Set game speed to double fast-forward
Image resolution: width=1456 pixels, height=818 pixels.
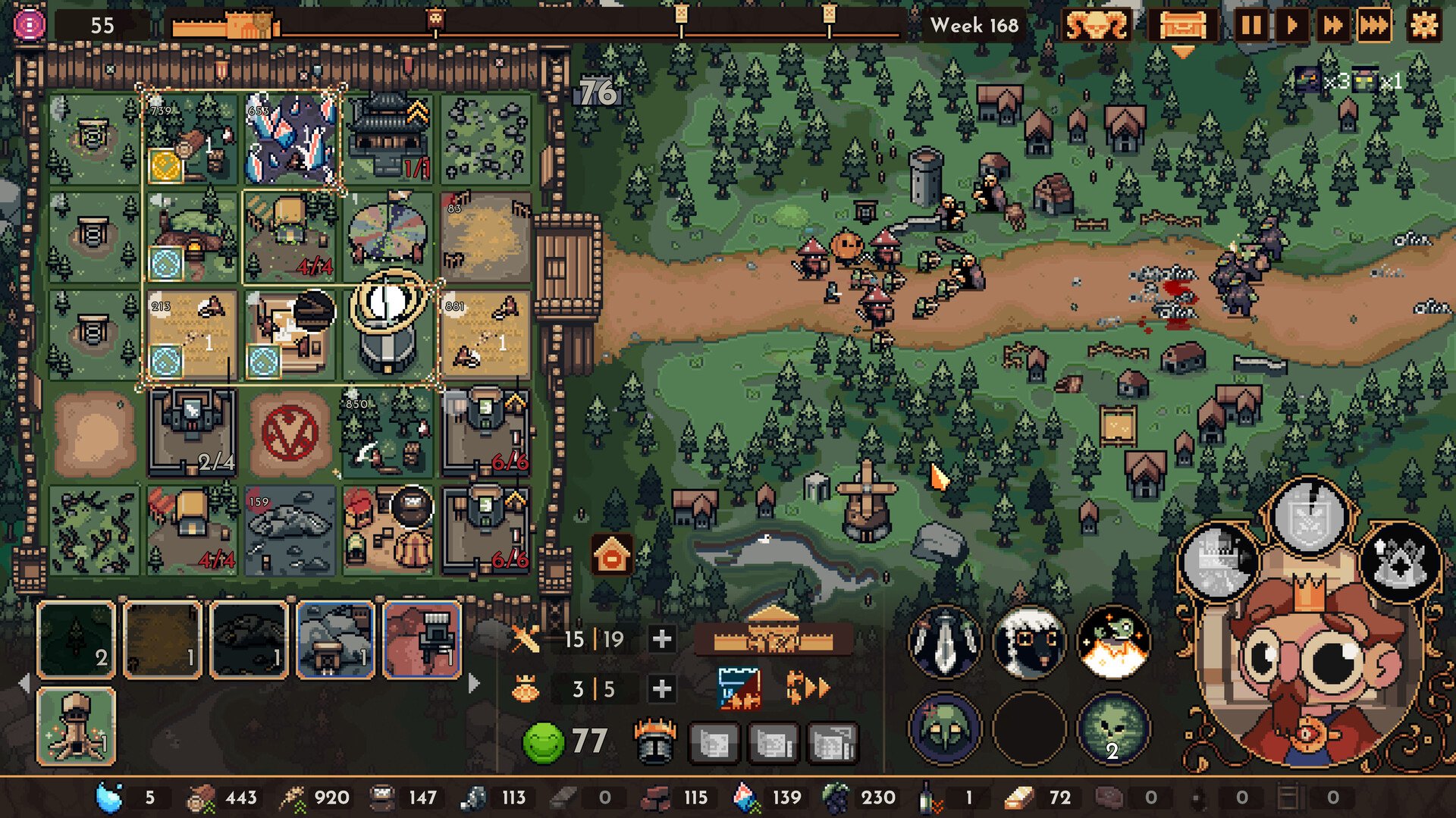coord(1332,26)
